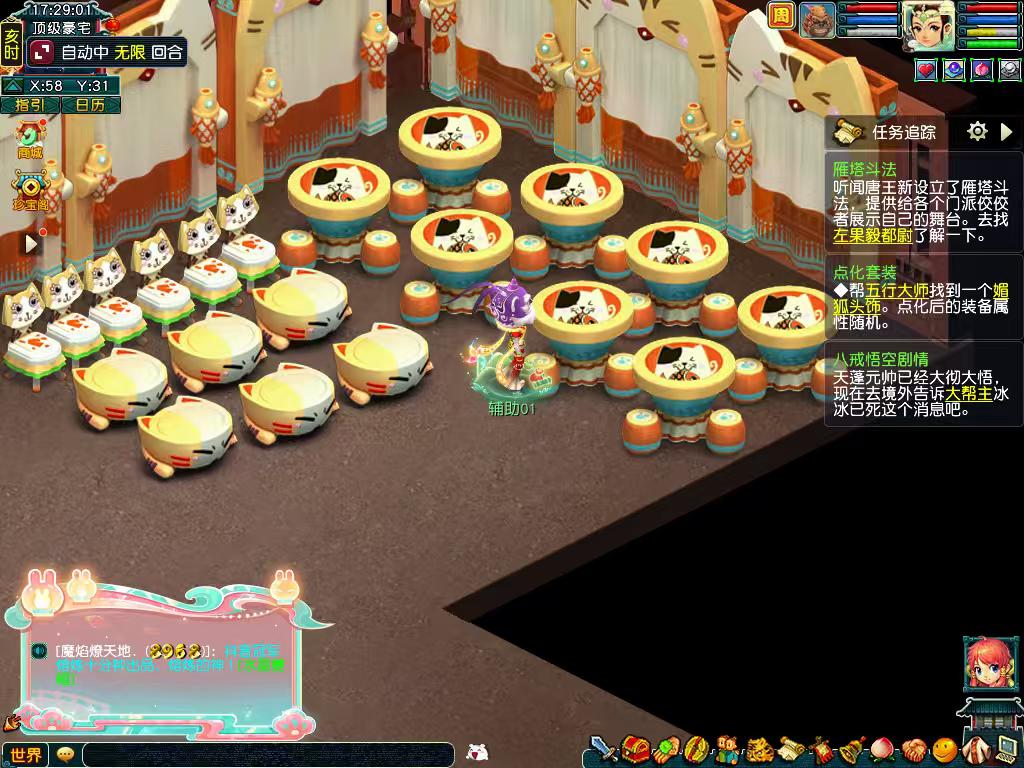The image size is (1024, 768).
Task: Open the 日历 calendar button
Action: tap(91, 105)
